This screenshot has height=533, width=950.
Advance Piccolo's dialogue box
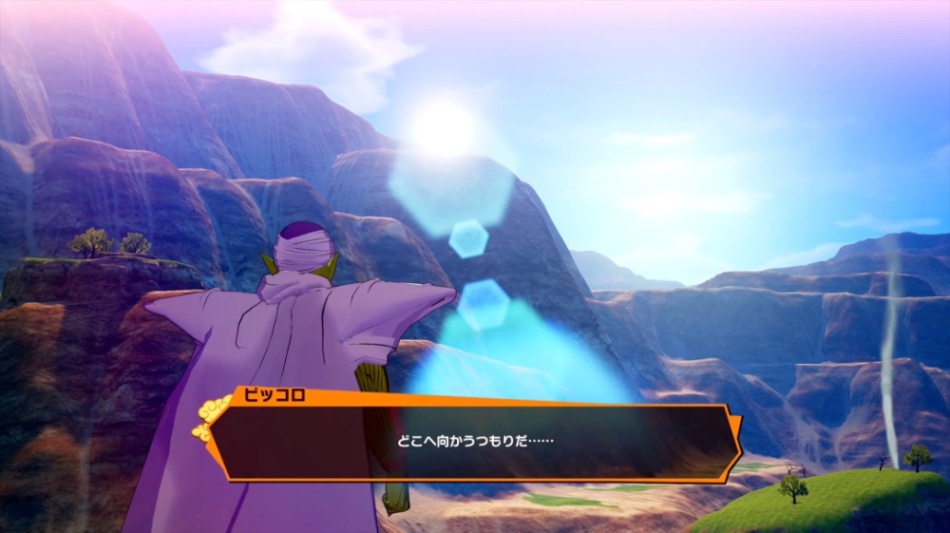(x=474, y=442)
